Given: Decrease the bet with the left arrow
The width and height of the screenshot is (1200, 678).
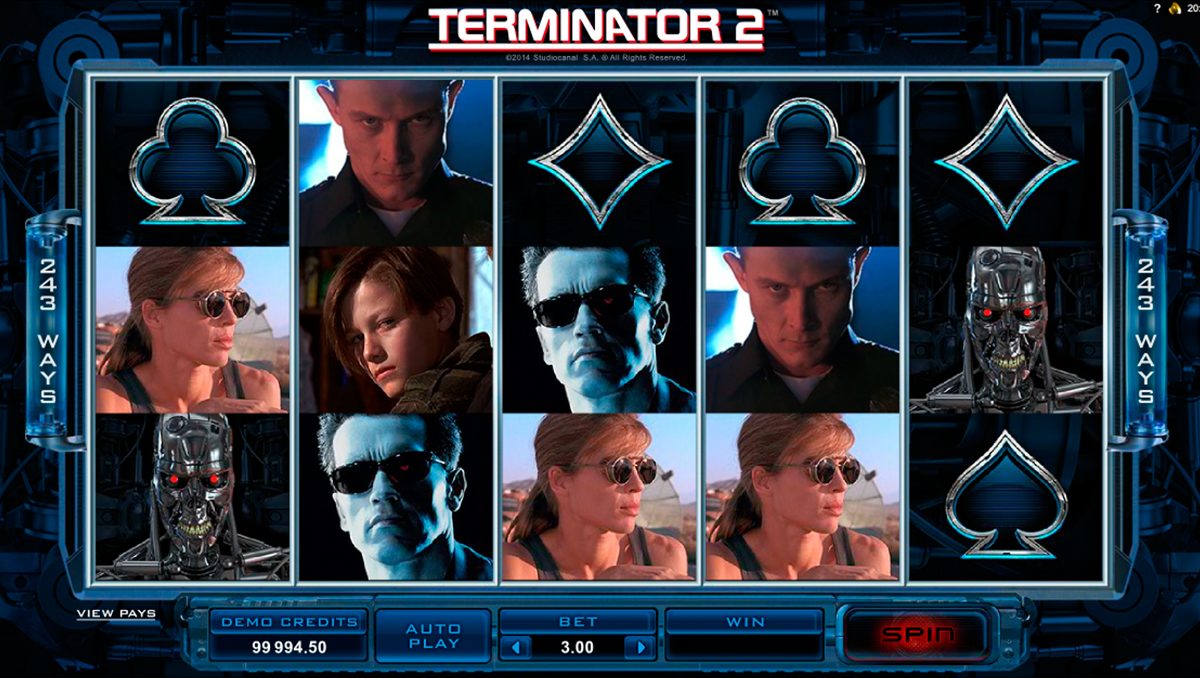Looking at the screenshot, I should 516,647.
